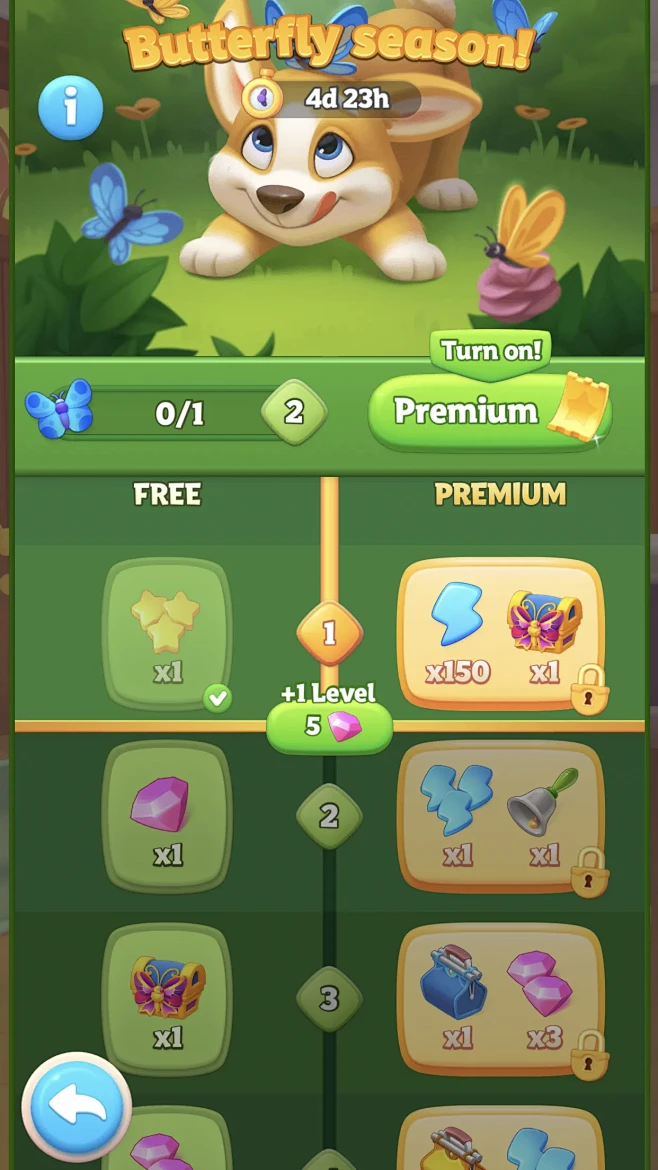Select the free level 1 stars reward
This screenshot has height=1170, width=658.
pyautogui.click(x=168, y=634)
